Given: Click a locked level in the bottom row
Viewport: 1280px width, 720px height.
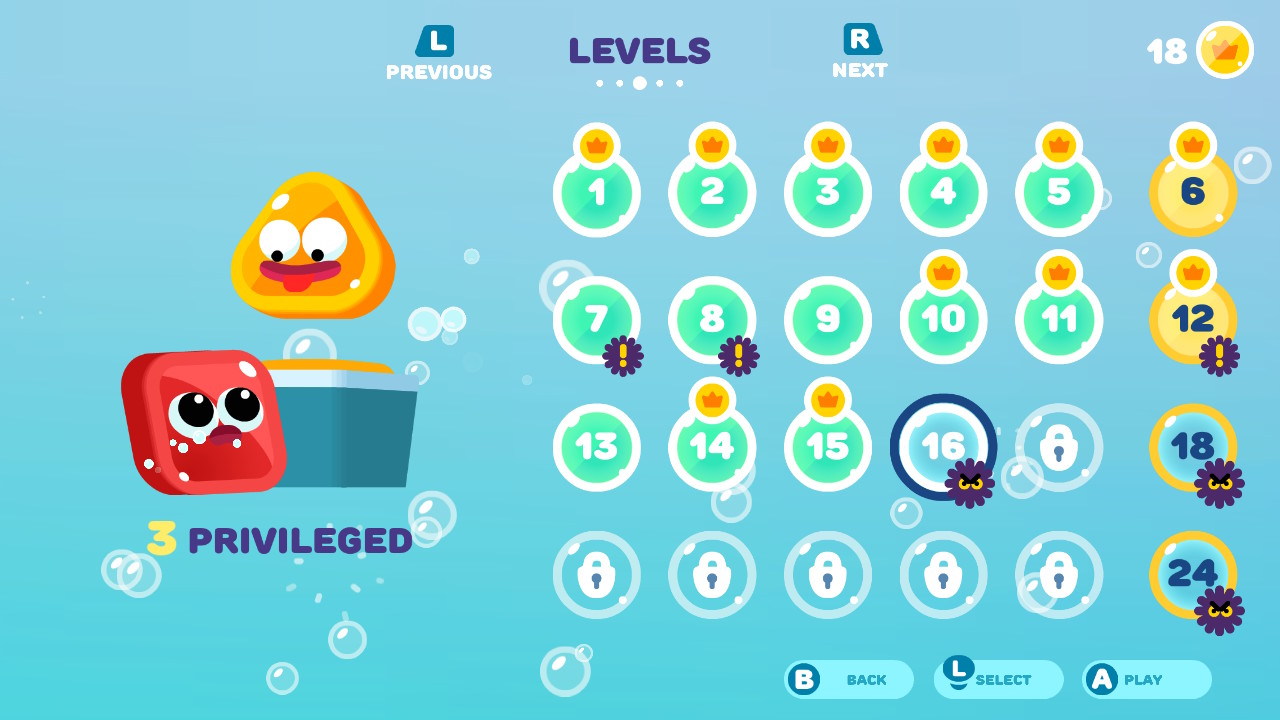Looking at the screenshot, I should [x=828, y=575].
